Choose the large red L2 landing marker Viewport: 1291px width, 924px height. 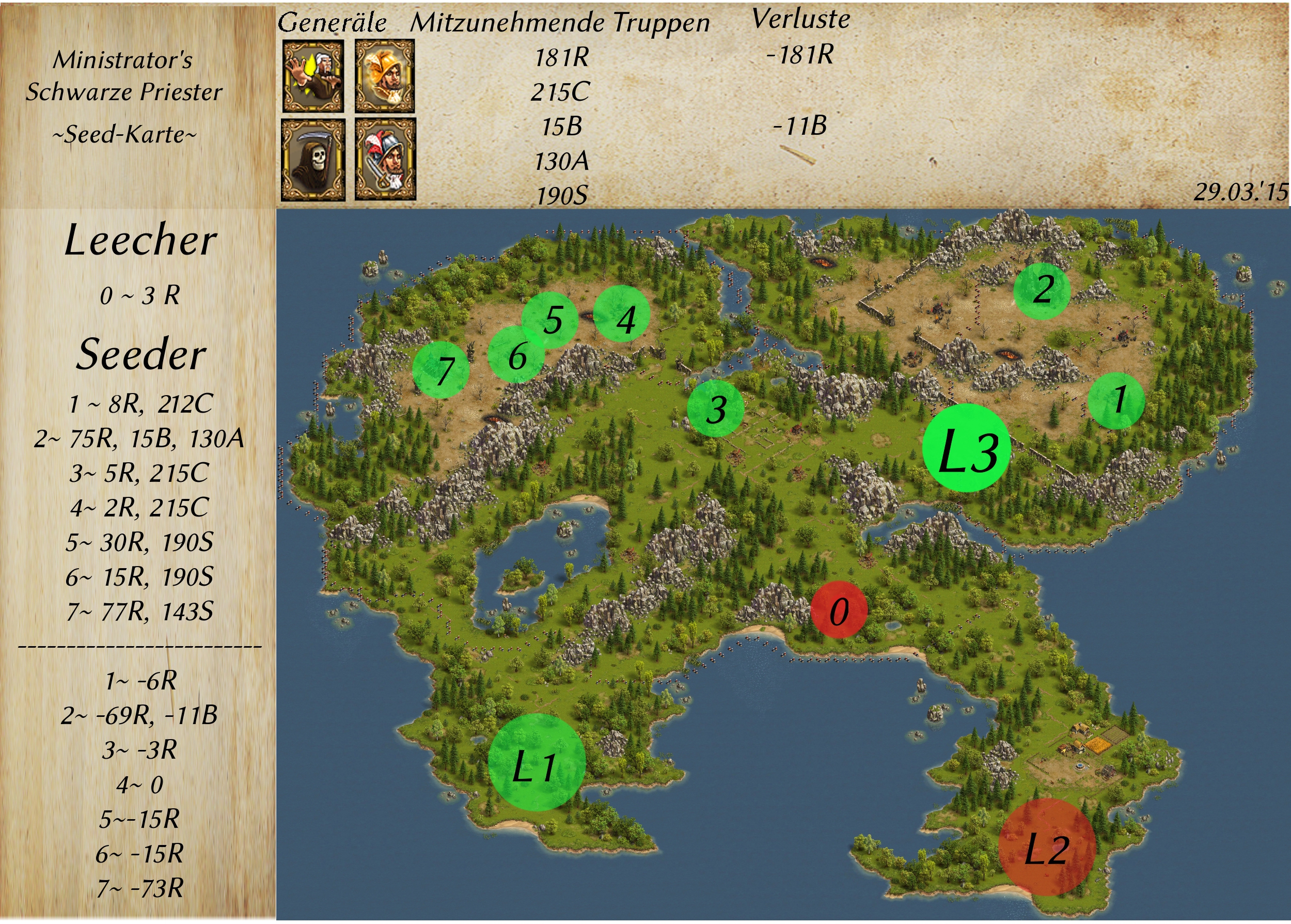point(1046,847)
